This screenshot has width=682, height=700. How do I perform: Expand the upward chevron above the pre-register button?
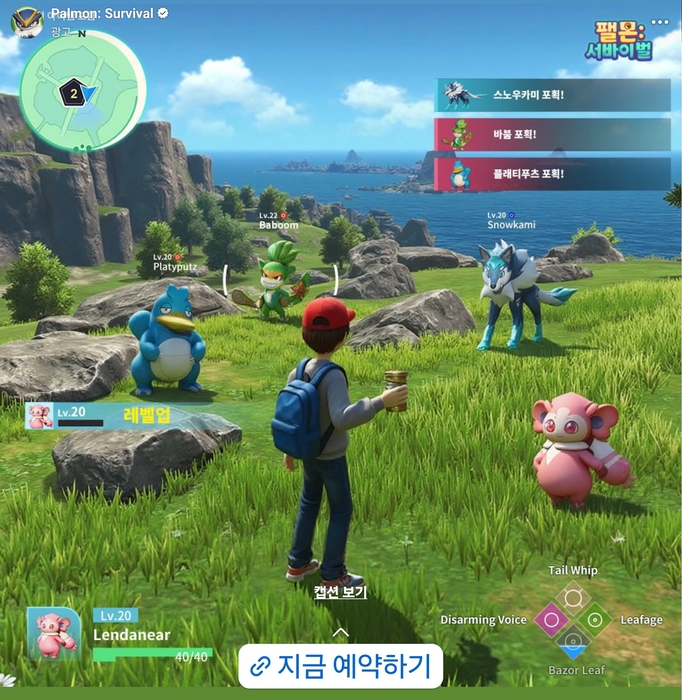(x=340, y=631)
